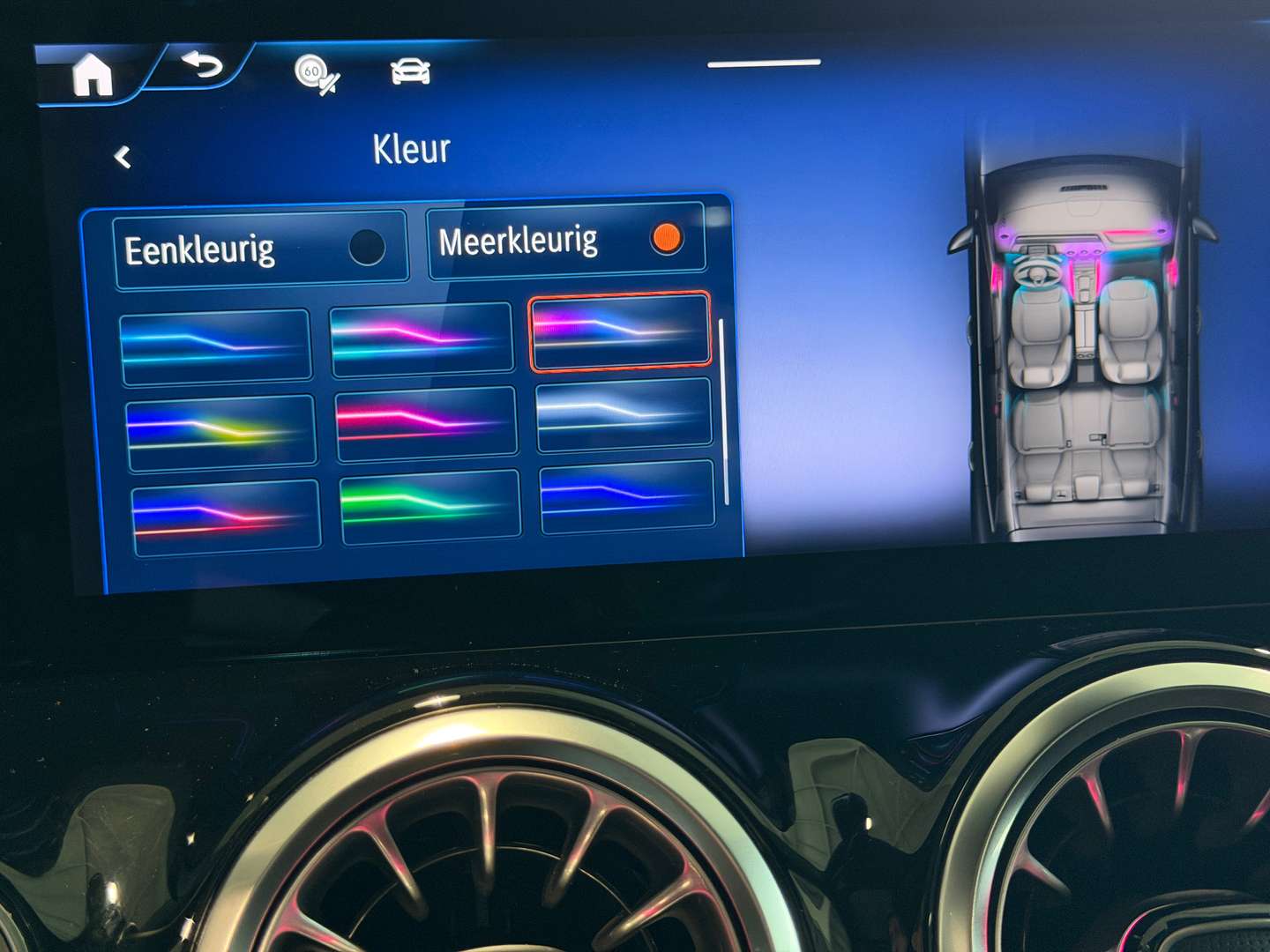This screenshot has height=952, width=1270.
Task: Tap the vehicle settings car icon
Action: point(408,71)
